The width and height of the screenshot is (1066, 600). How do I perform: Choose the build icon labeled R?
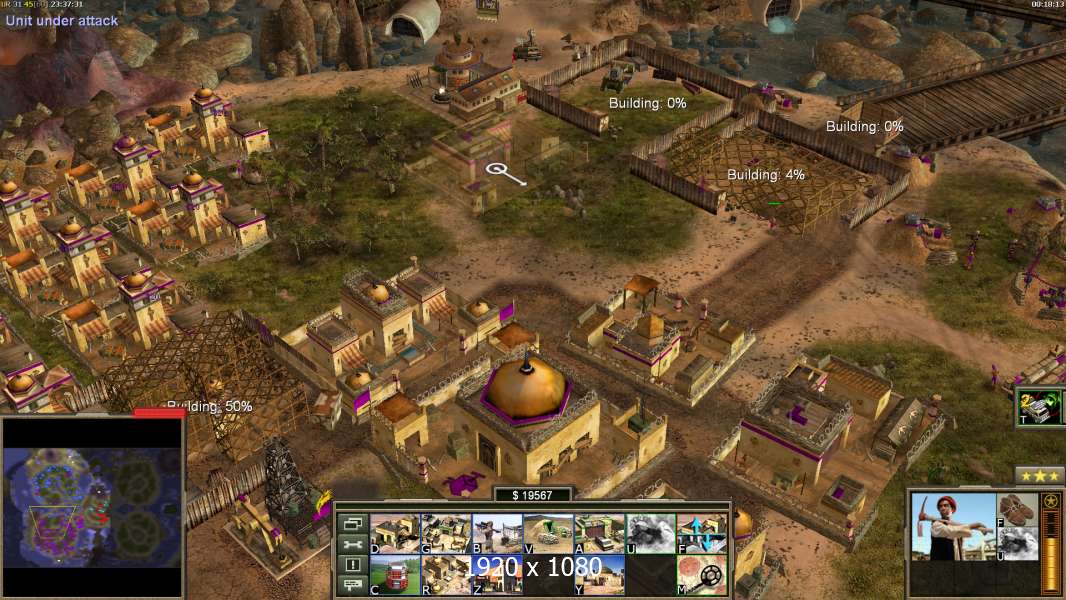[x=446, y=575]
